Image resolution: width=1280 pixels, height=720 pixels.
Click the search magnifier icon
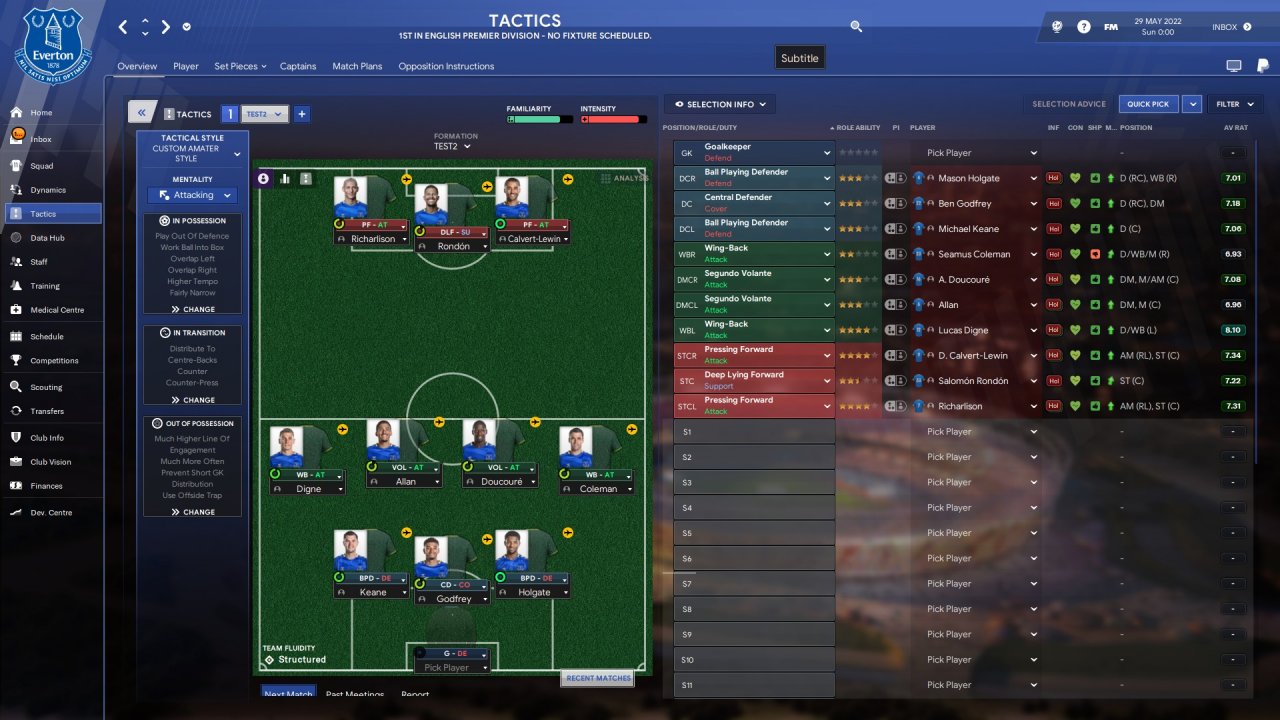[856, 27]
